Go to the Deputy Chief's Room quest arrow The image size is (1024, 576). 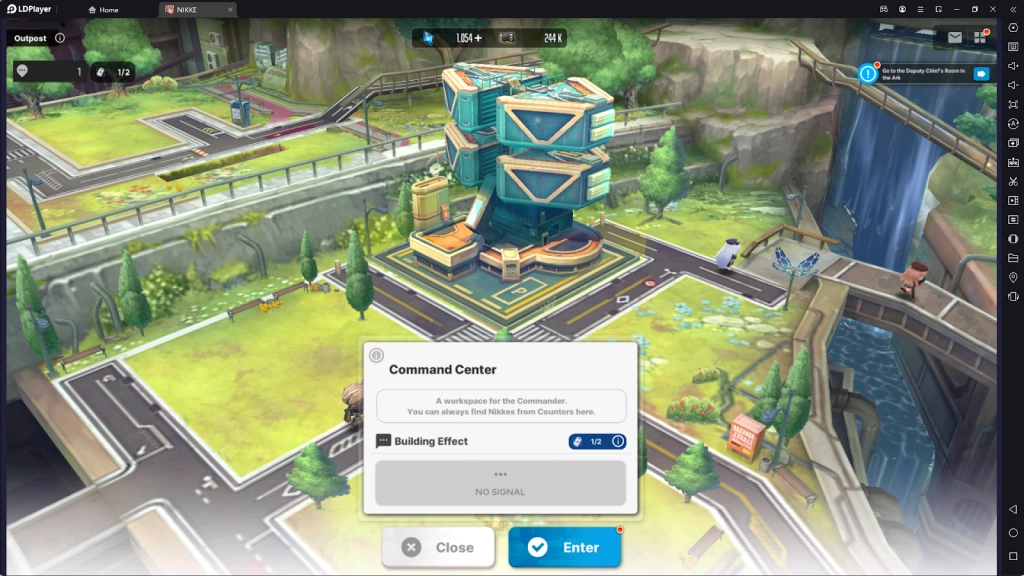[x=981, y=73]
